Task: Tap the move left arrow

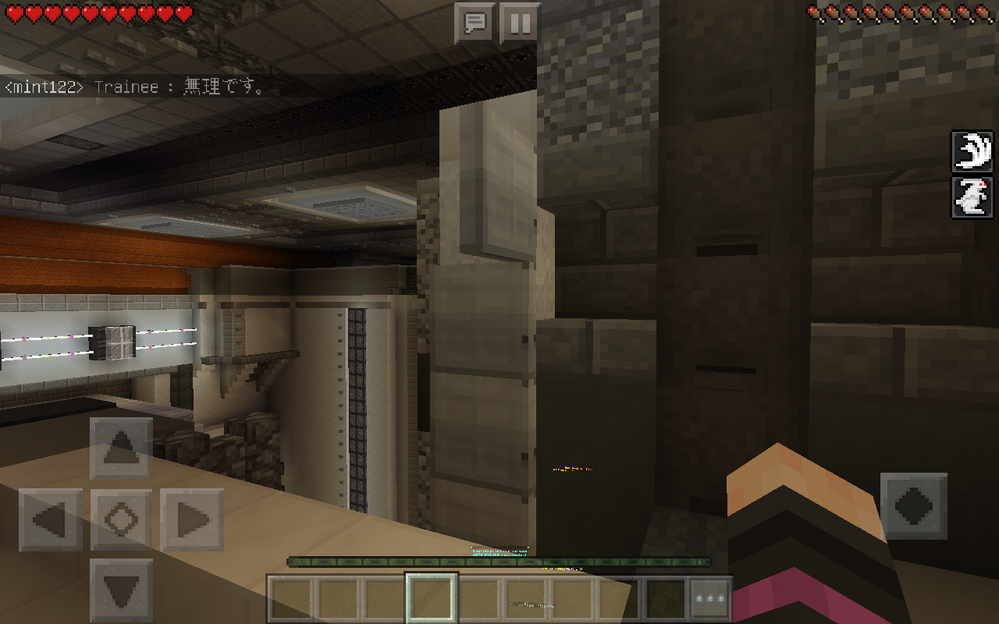Action: (x=50, y=519)
